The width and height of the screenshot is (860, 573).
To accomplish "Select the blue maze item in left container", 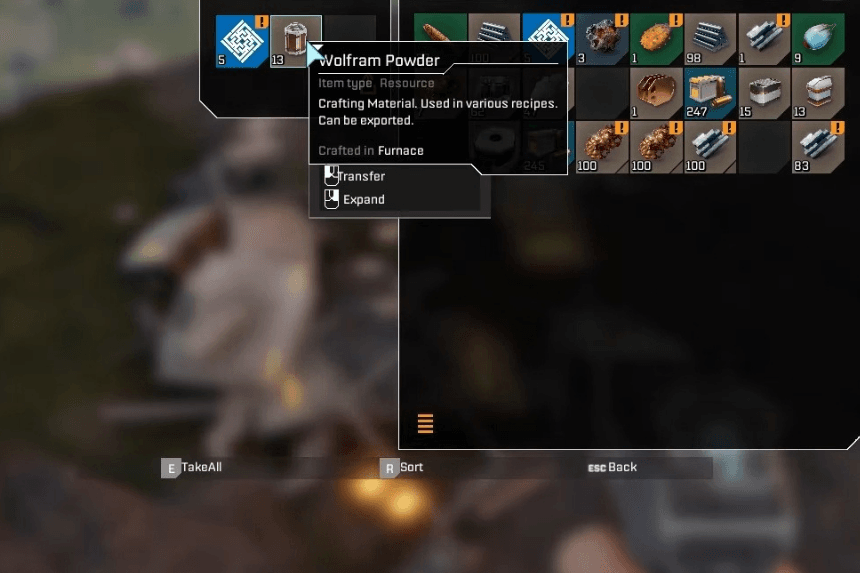I will tap(242, 41).
